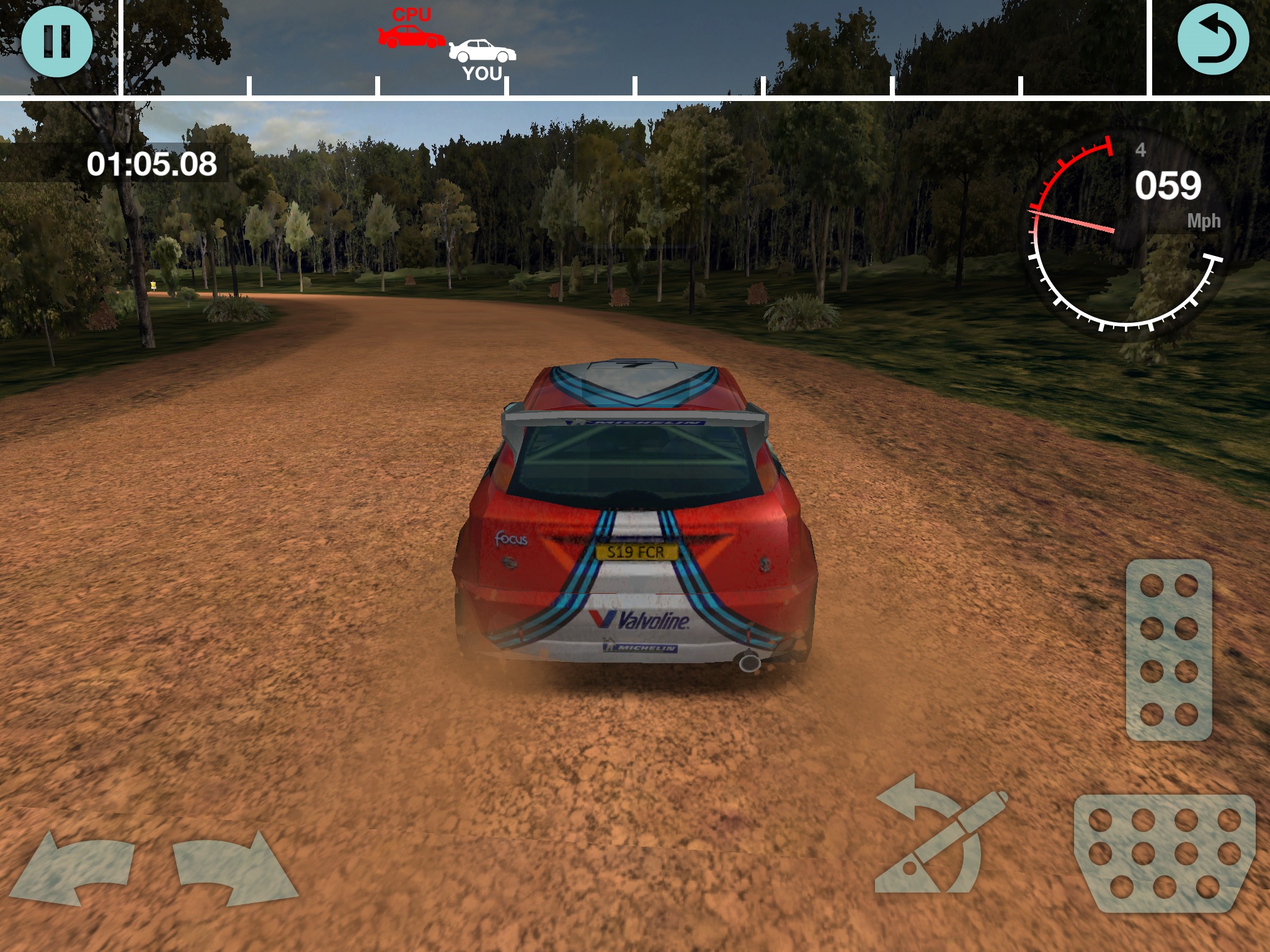Apply the wide brake pedal
The image size is (1270, 952).
coord(1165,854)
